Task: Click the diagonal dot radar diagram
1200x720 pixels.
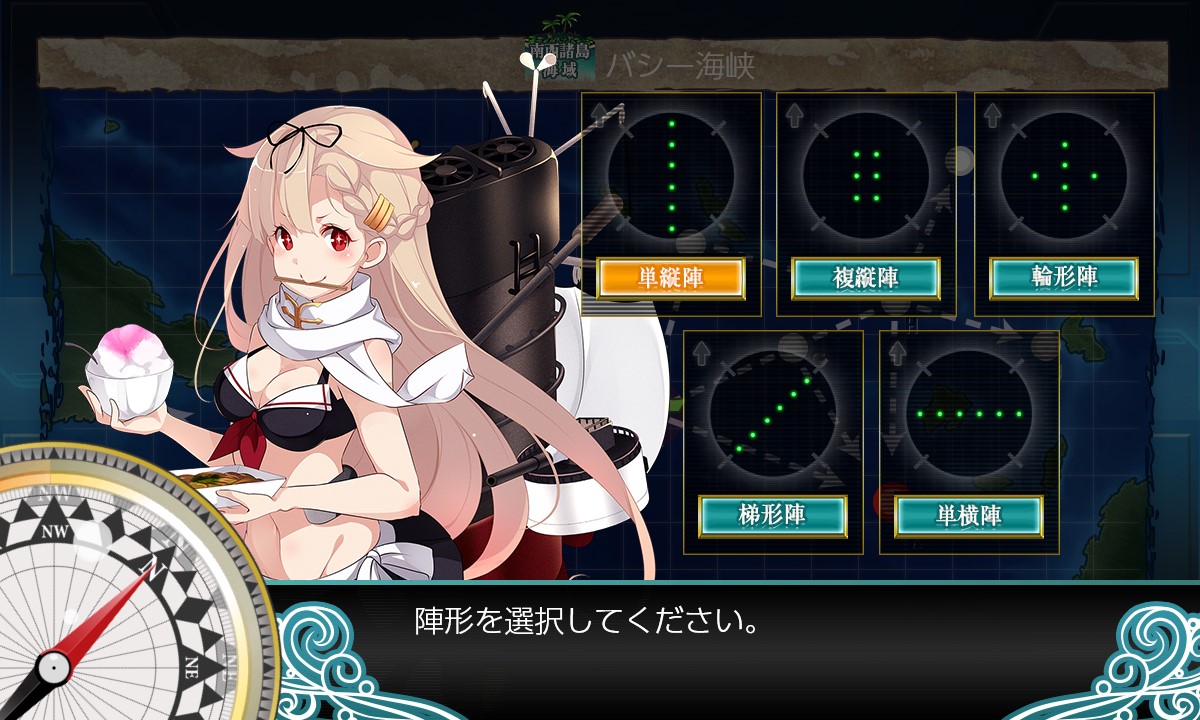Action: (772, 414)
